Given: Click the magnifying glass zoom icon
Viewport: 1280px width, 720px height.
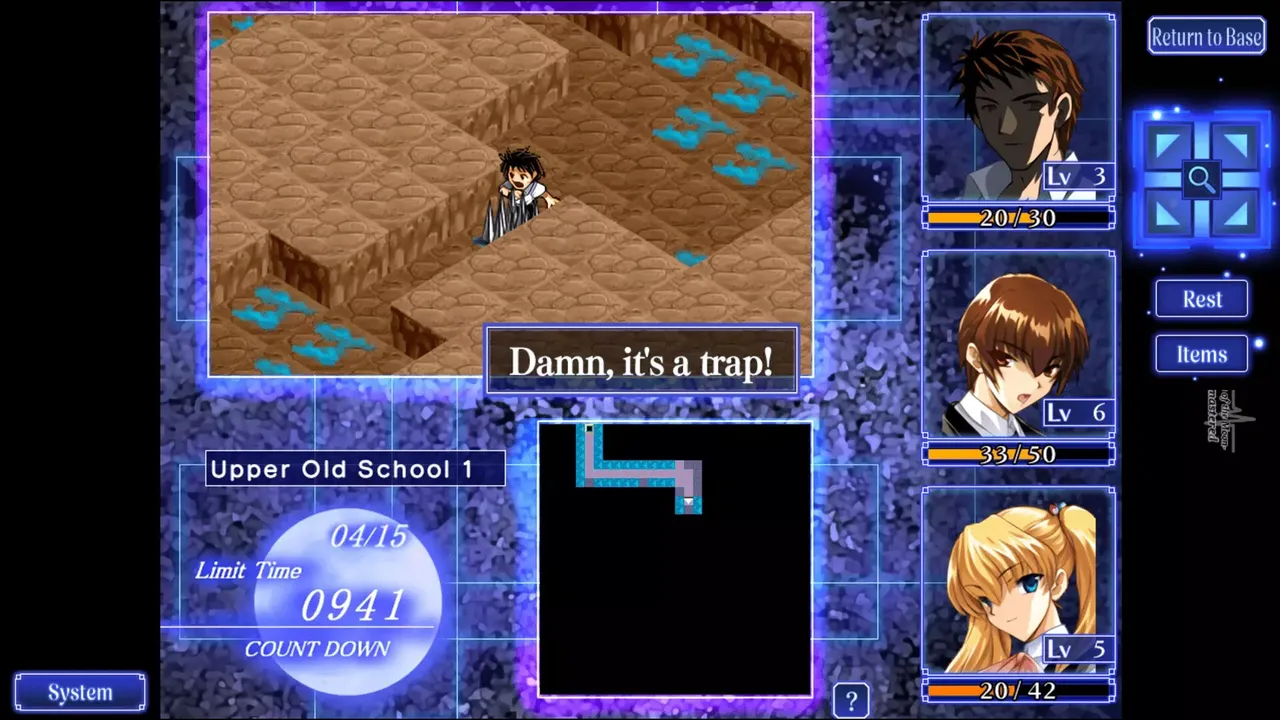Looking at the screenshot, I should click(1201, 179).
